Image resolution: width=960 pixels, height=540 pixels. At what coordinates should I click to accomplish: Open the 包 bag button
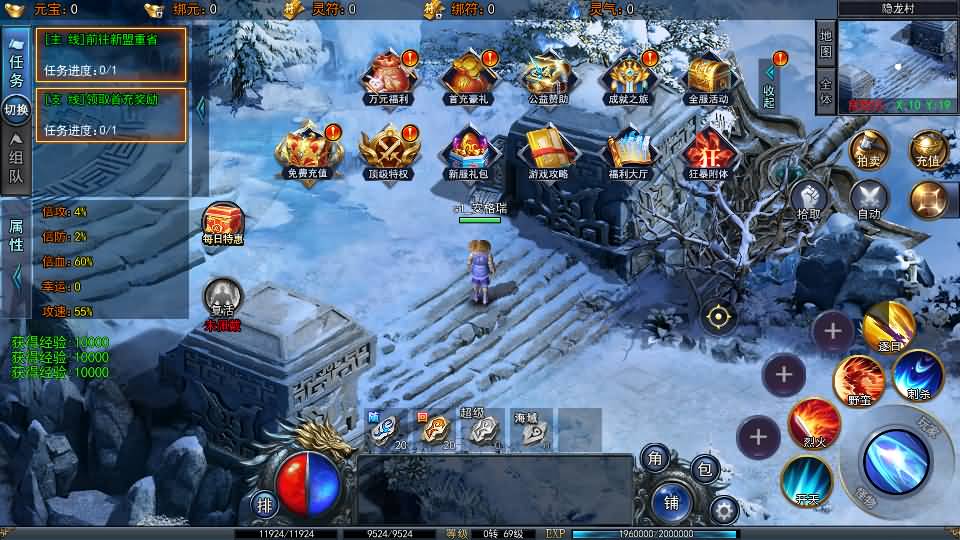[705, 468]
